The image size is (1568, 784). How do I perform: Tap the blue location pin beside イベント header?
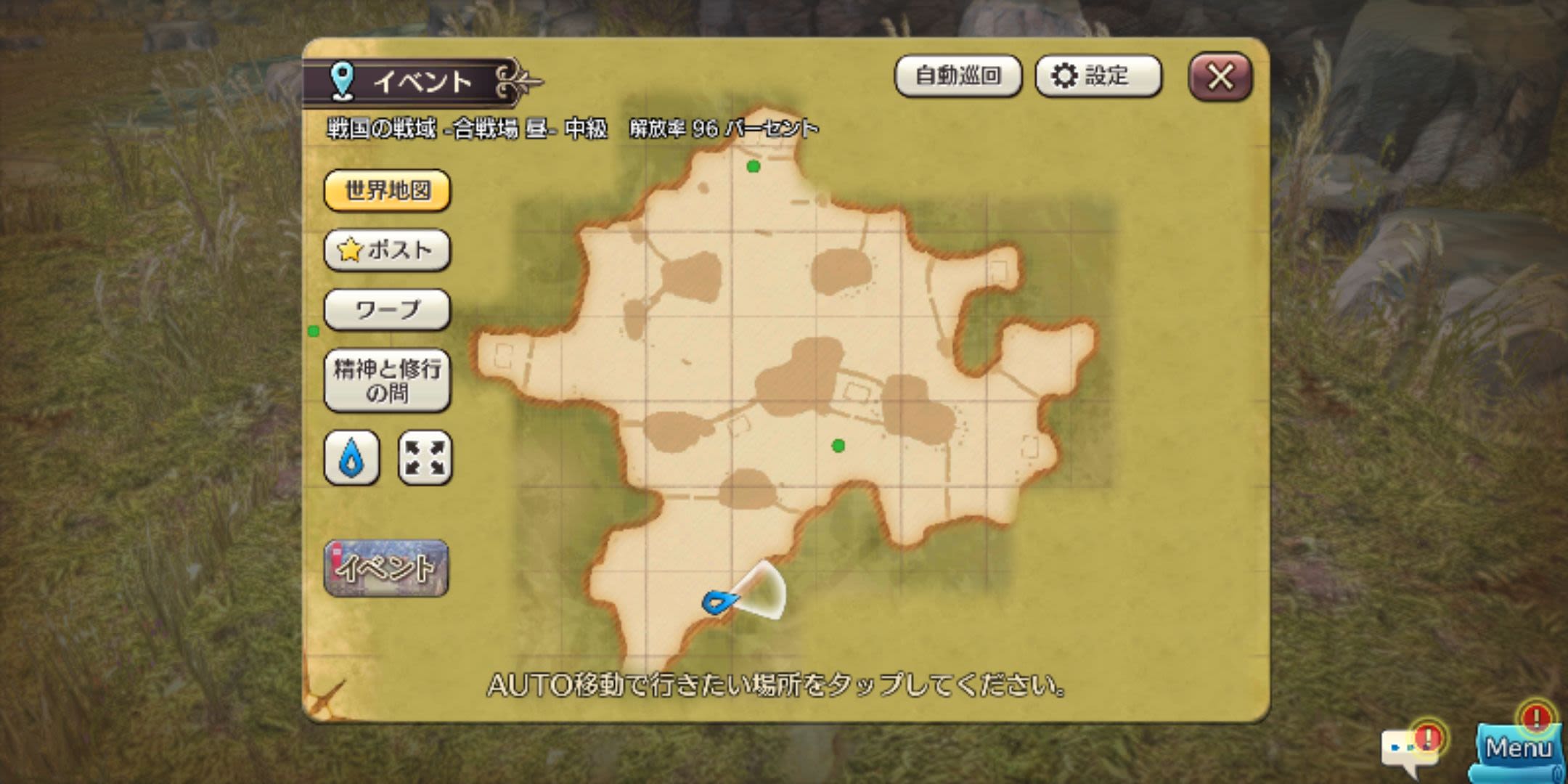341,80
